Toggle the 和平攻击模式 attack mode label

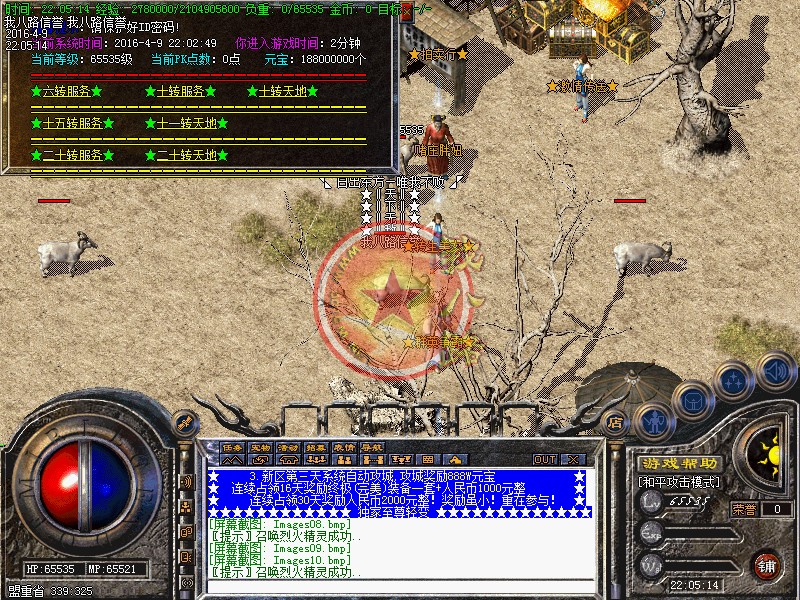[680, 482]
